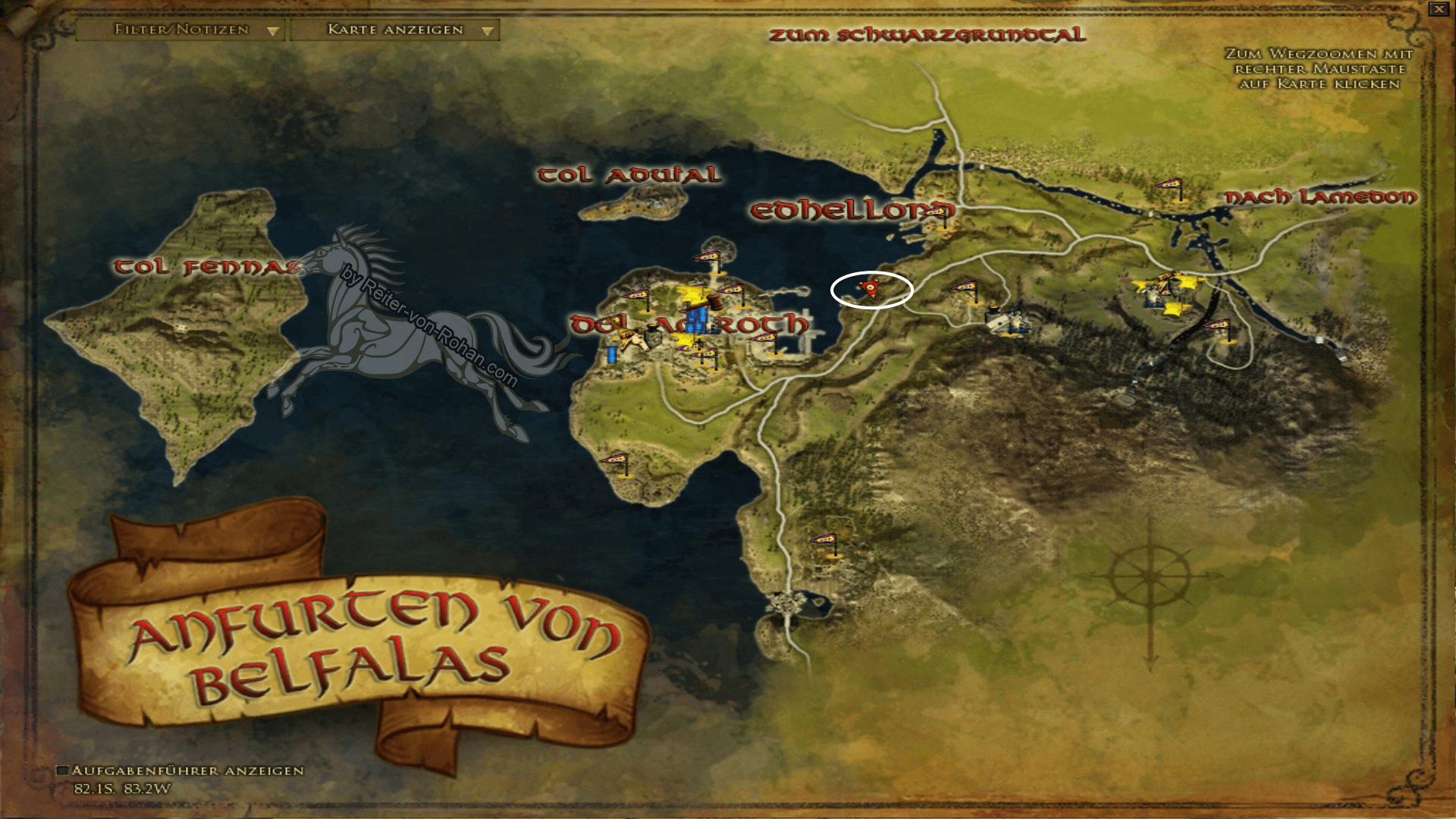
Task: Select the anvil and shield forge icon in Dol Amroth
Action: point(654,337)
